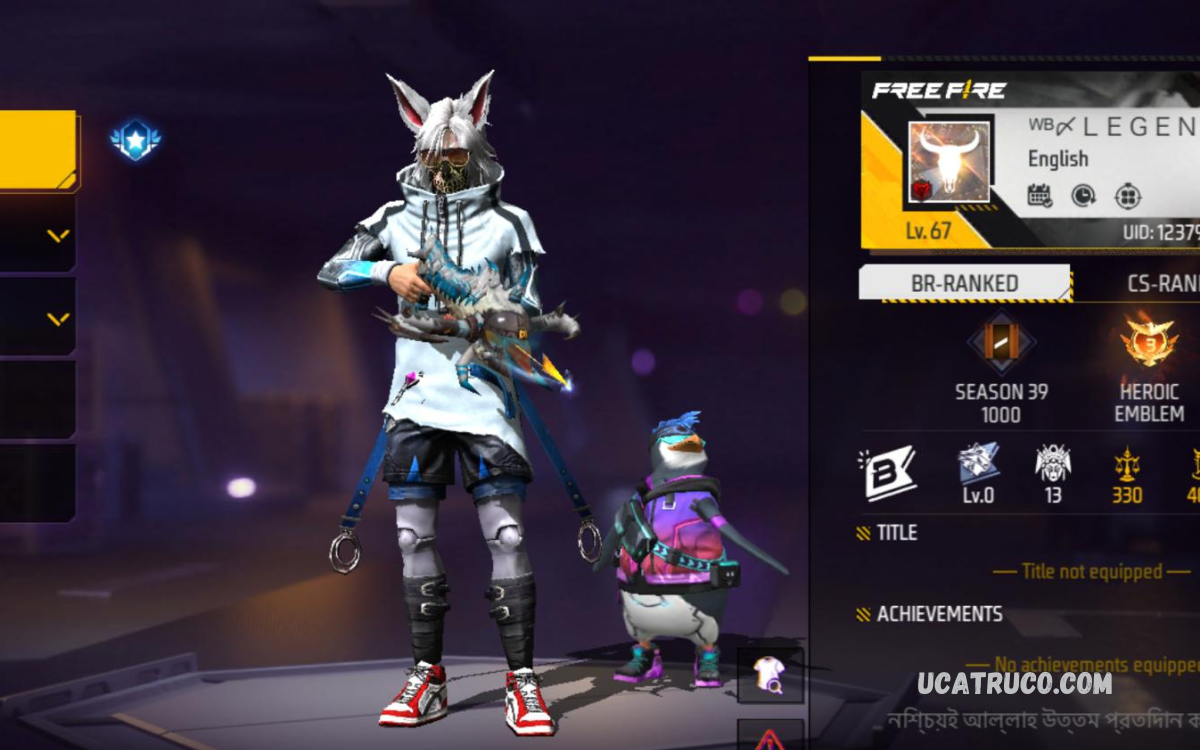Click the red warning triangle report button
This screenshot has width=1200, height=750.
point(770,737)
